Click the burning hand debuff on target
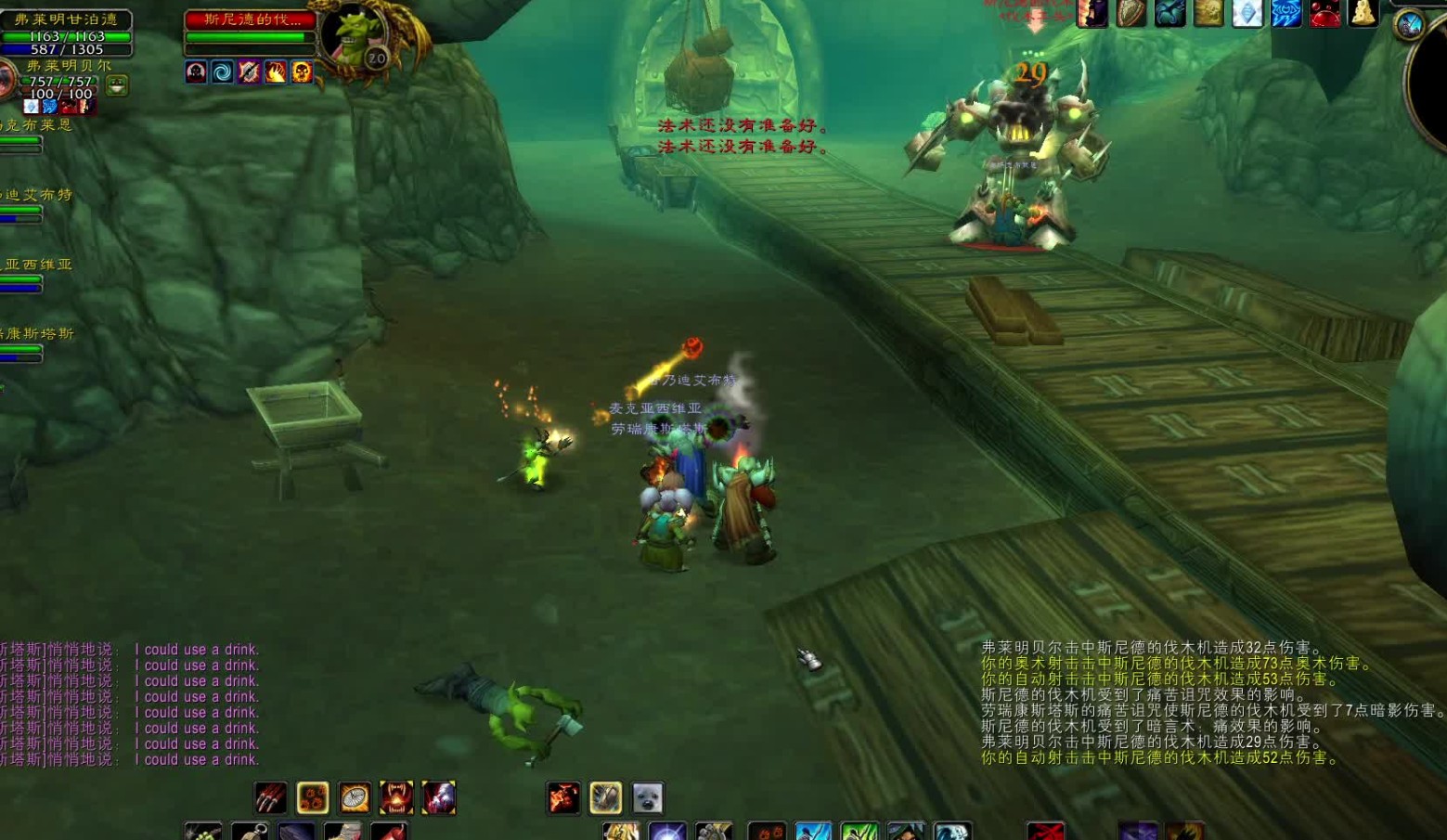 coord(276,72)
